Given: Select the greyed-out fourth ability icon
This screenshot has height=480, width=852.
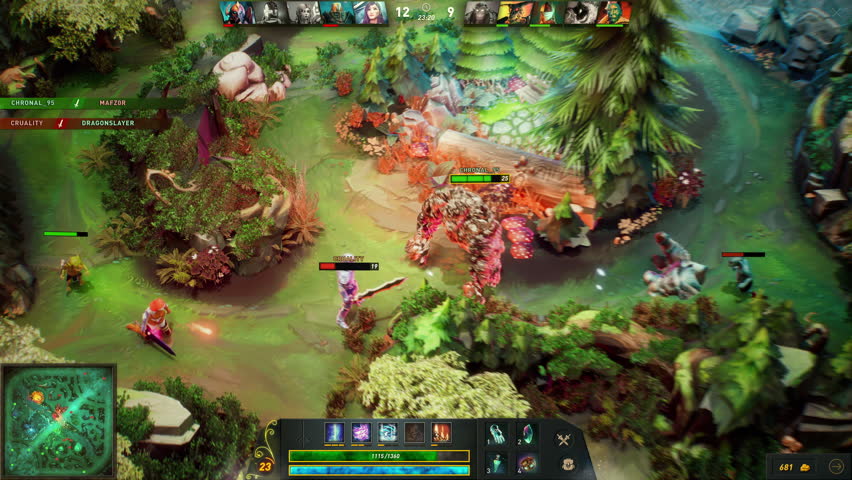Looking at the screenshot, I should pyautogui.click(x=414, y=433).
